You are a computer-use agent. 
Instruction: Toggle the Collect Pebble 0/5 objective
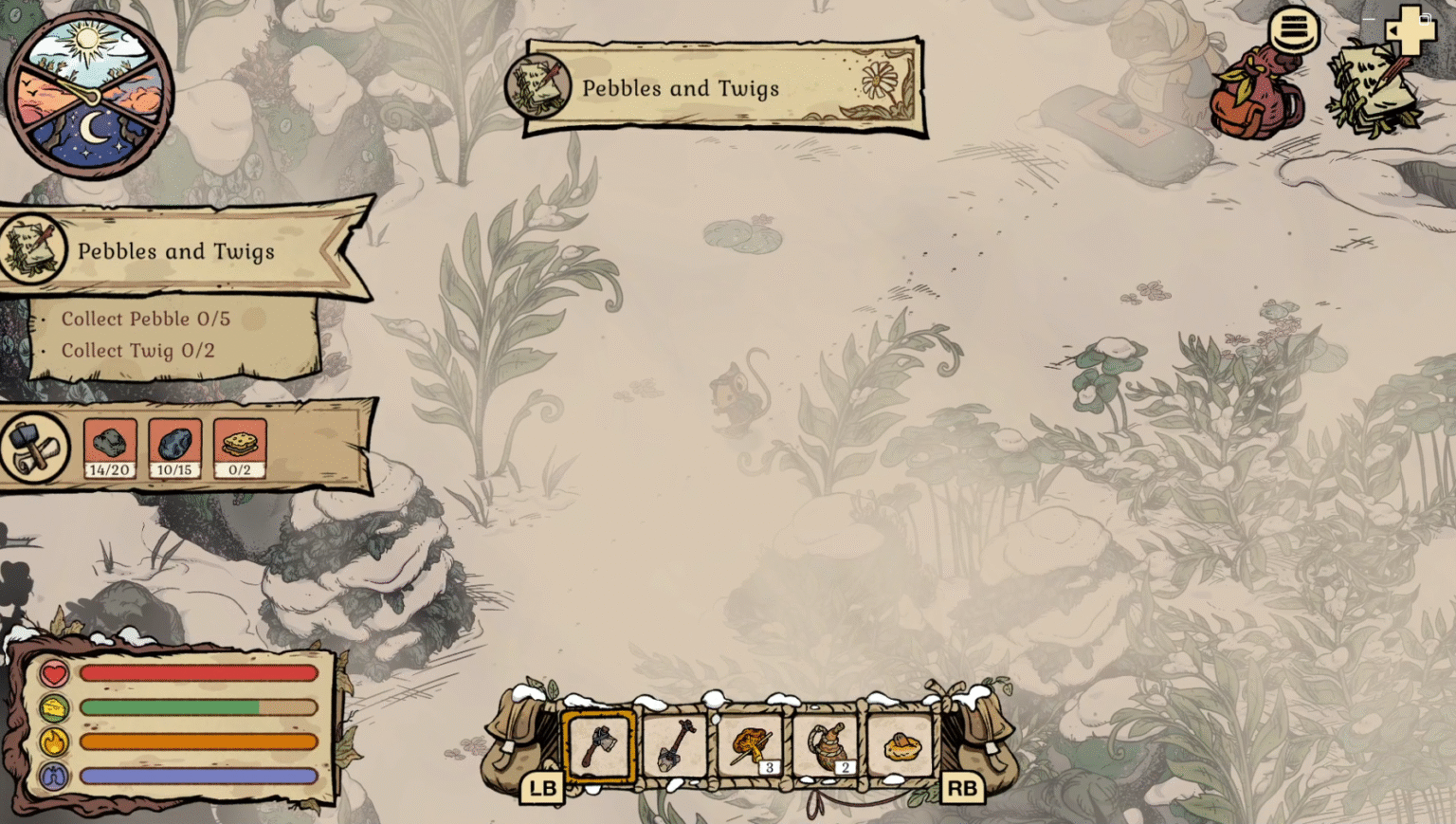pyautogui.click(x=149, y=320)
